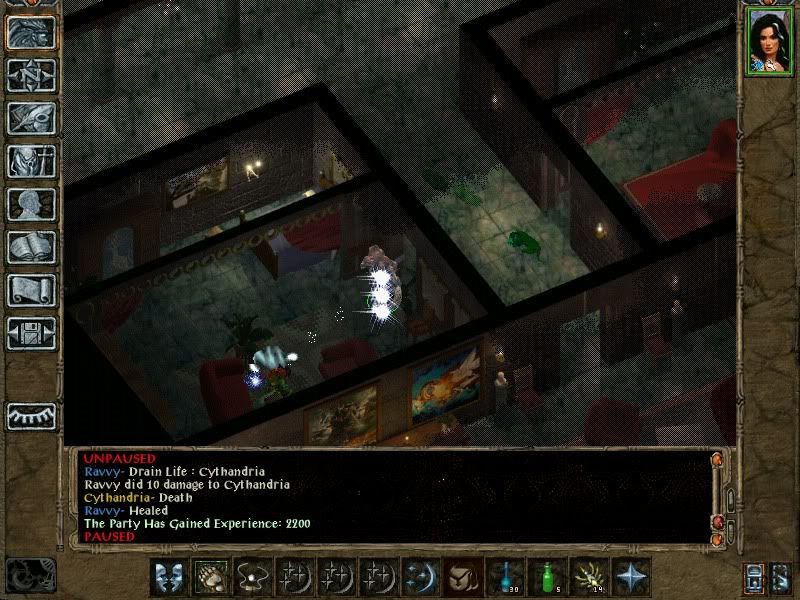
Task: Toggle pause with the clock icon
Action: (x=28, y=575)
